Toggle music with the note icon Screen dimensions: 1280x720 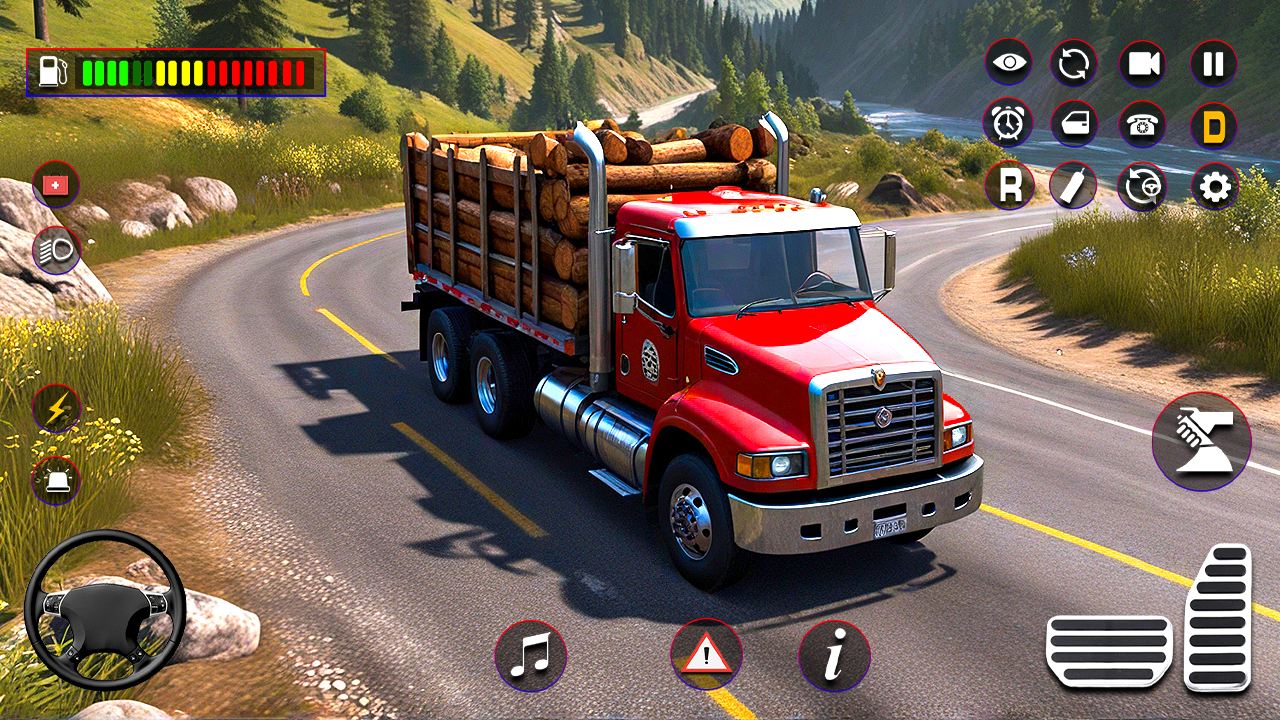coord(530,656)
